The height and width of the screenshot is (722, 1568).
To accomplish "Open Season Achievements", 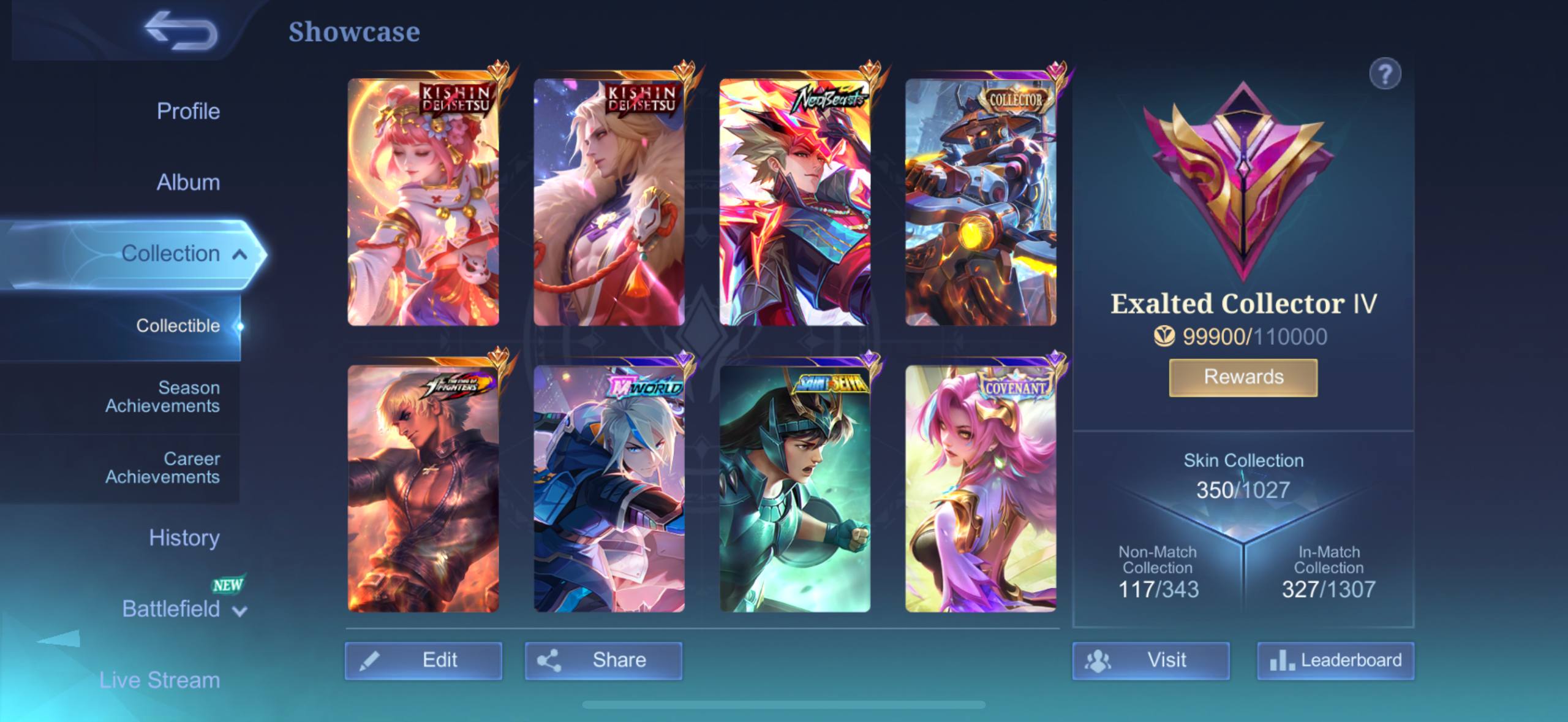I will pos(162,397).
